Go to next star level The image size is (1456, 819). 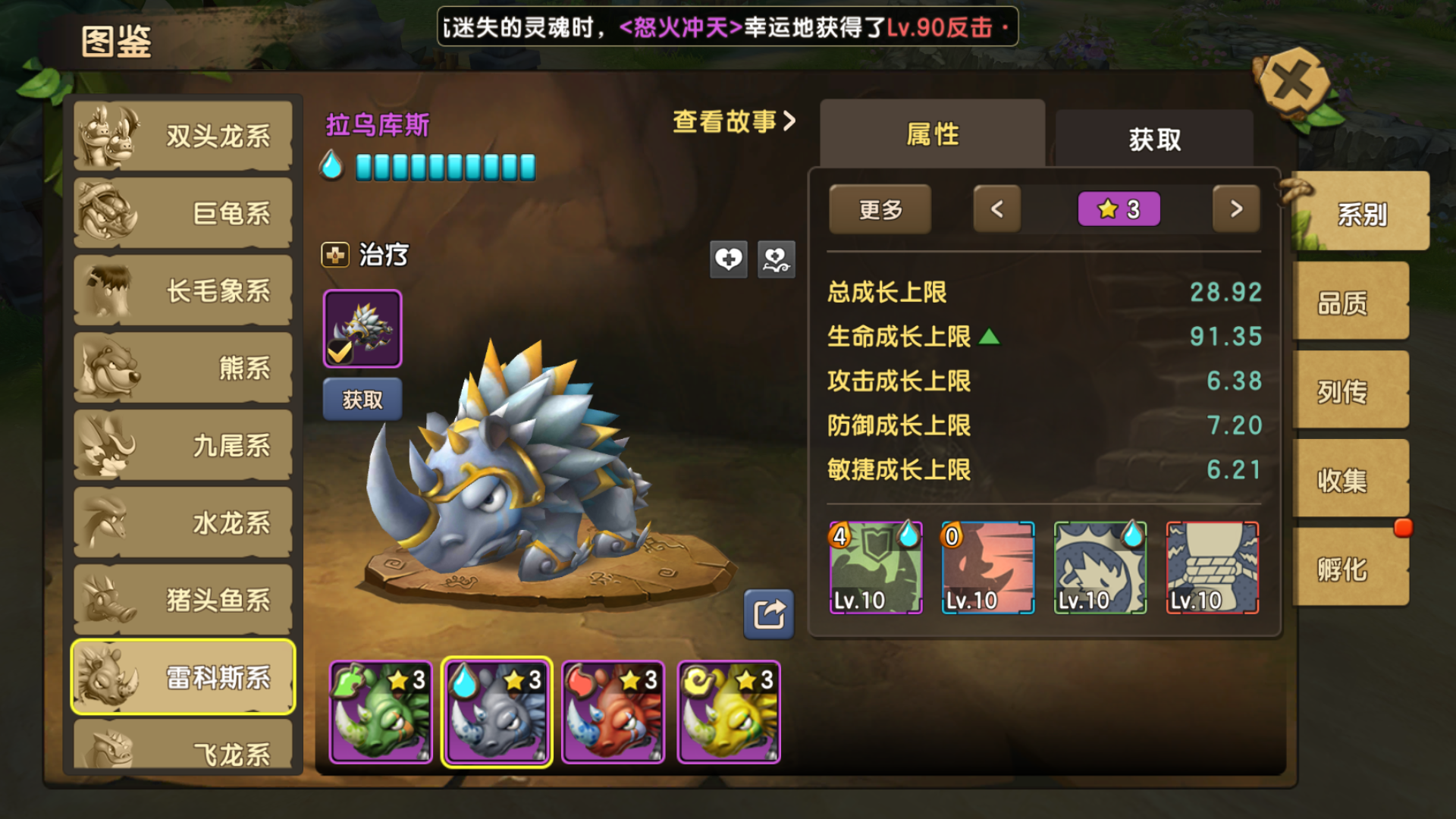pyautogui.click(x=1235, y=209)
